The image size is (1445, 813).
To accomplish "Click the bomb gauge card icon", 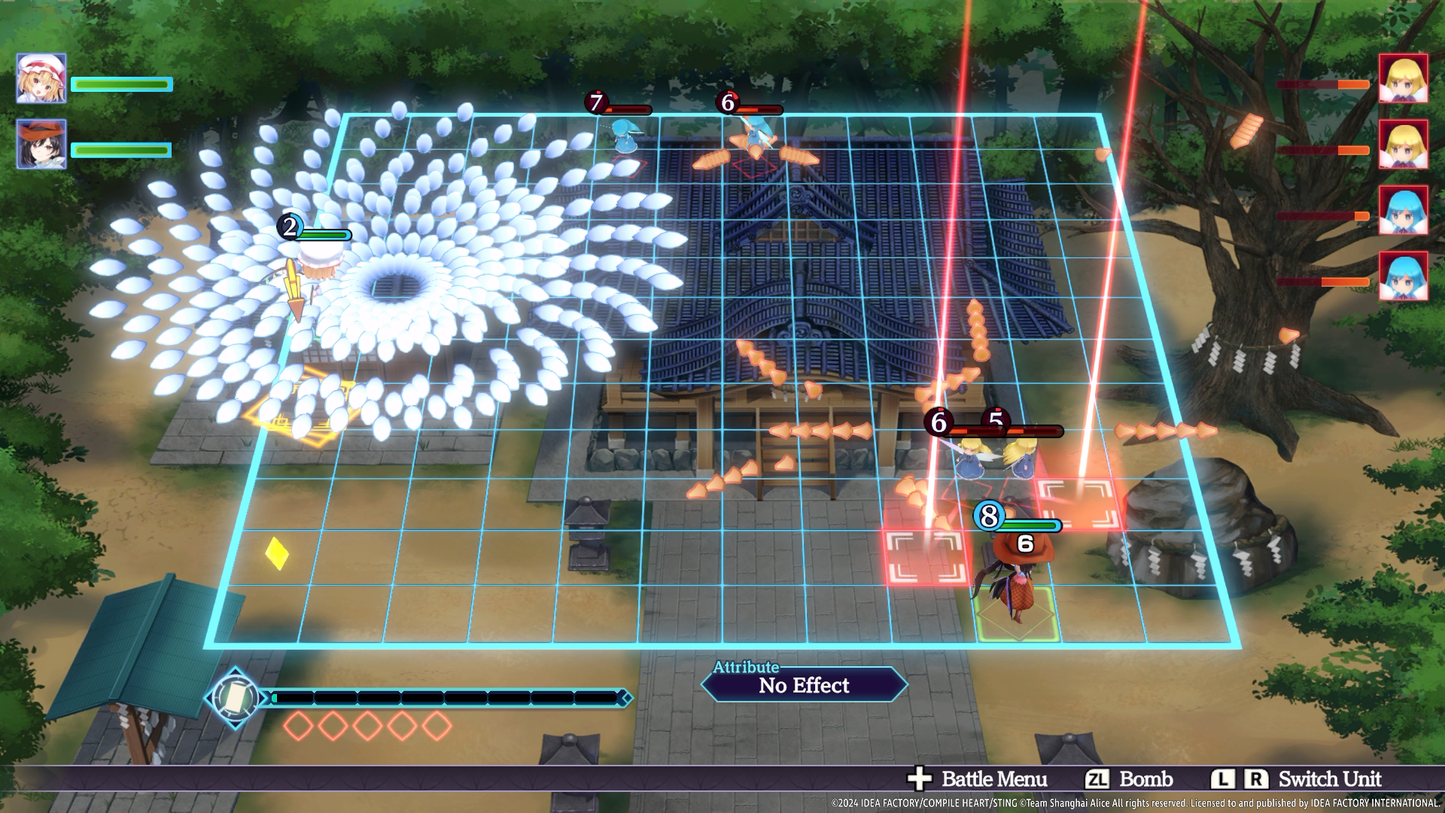I will (235, 697).
